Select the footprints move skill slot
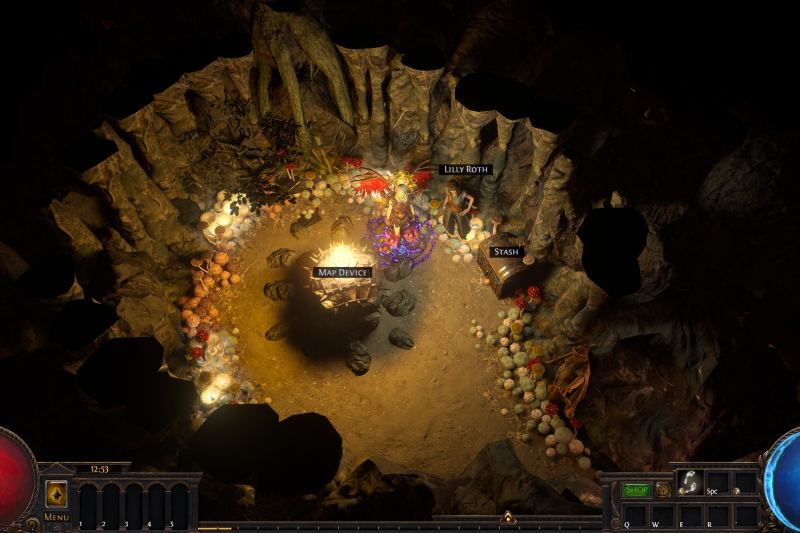Screen dimensions: 800x533 pyautogui.click(x=690, y=482)
